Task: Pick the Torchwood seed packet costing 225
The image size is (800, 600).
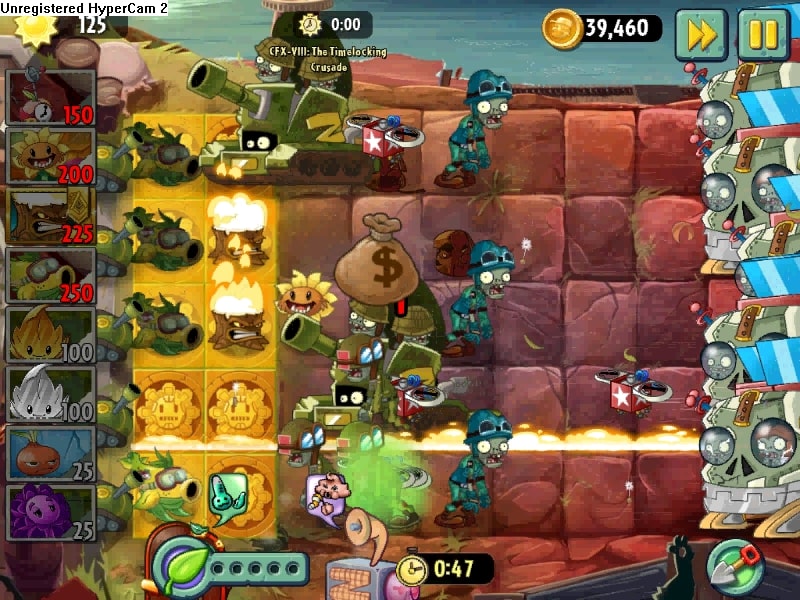Action: (52, 216)
